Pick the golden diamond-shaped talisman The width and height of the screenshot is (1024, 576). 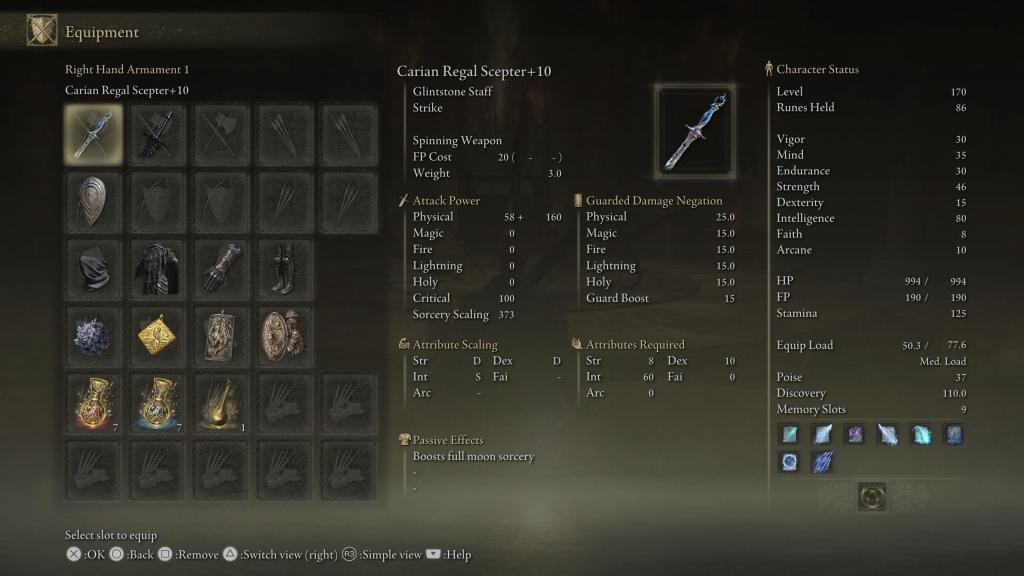156,335
